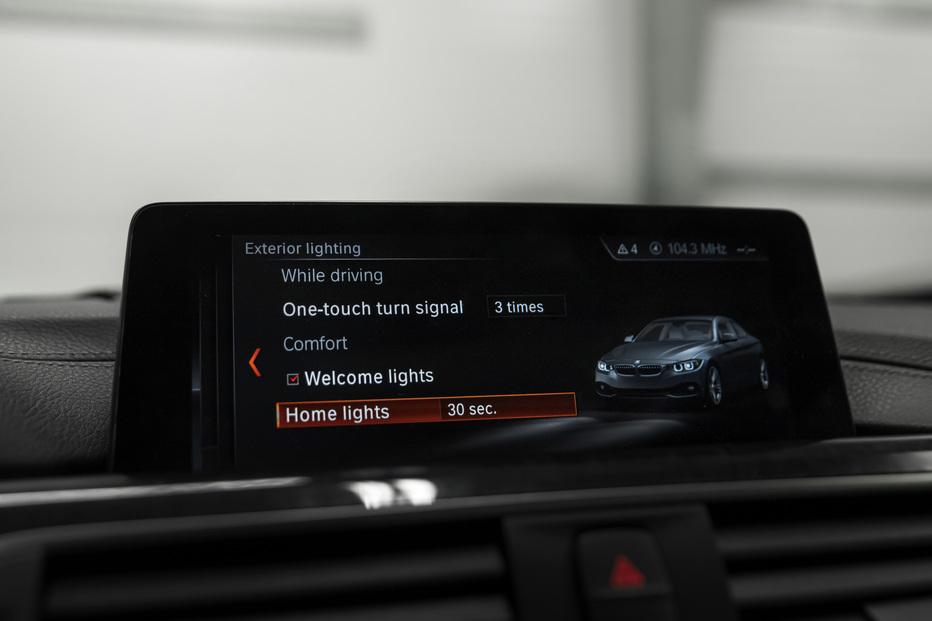Change the One-touch turn signal value
This screenshot has height=621, width=932.
pos(526,307)
